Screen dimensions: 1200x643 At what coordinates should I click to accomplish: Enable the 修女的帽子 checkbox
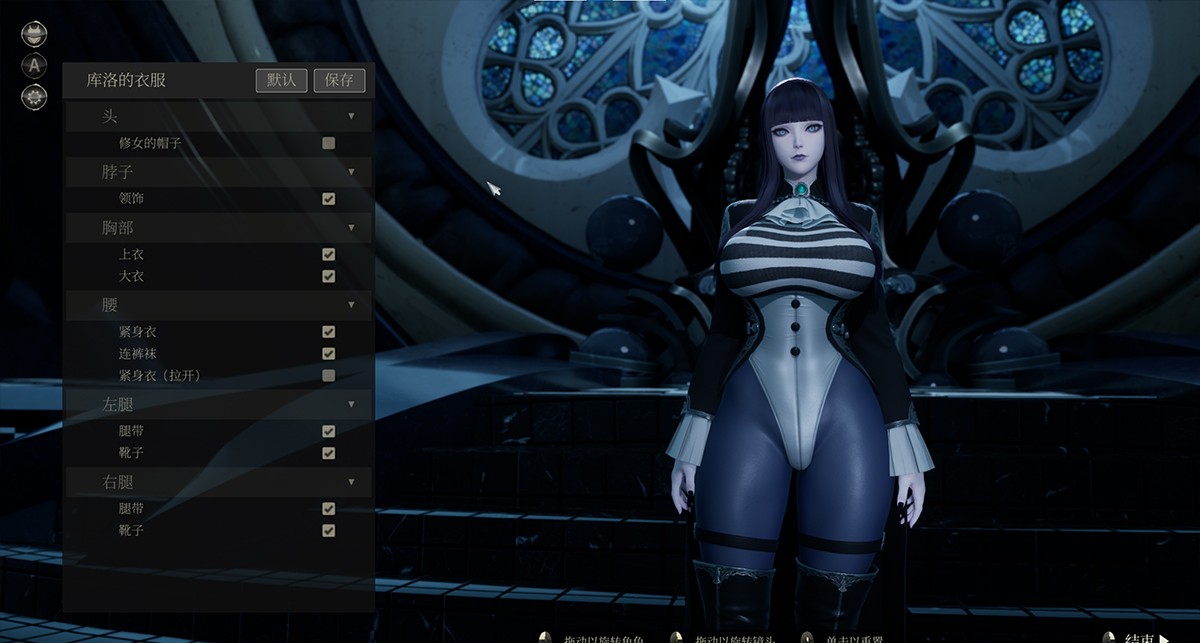click(x=328, y=143)
